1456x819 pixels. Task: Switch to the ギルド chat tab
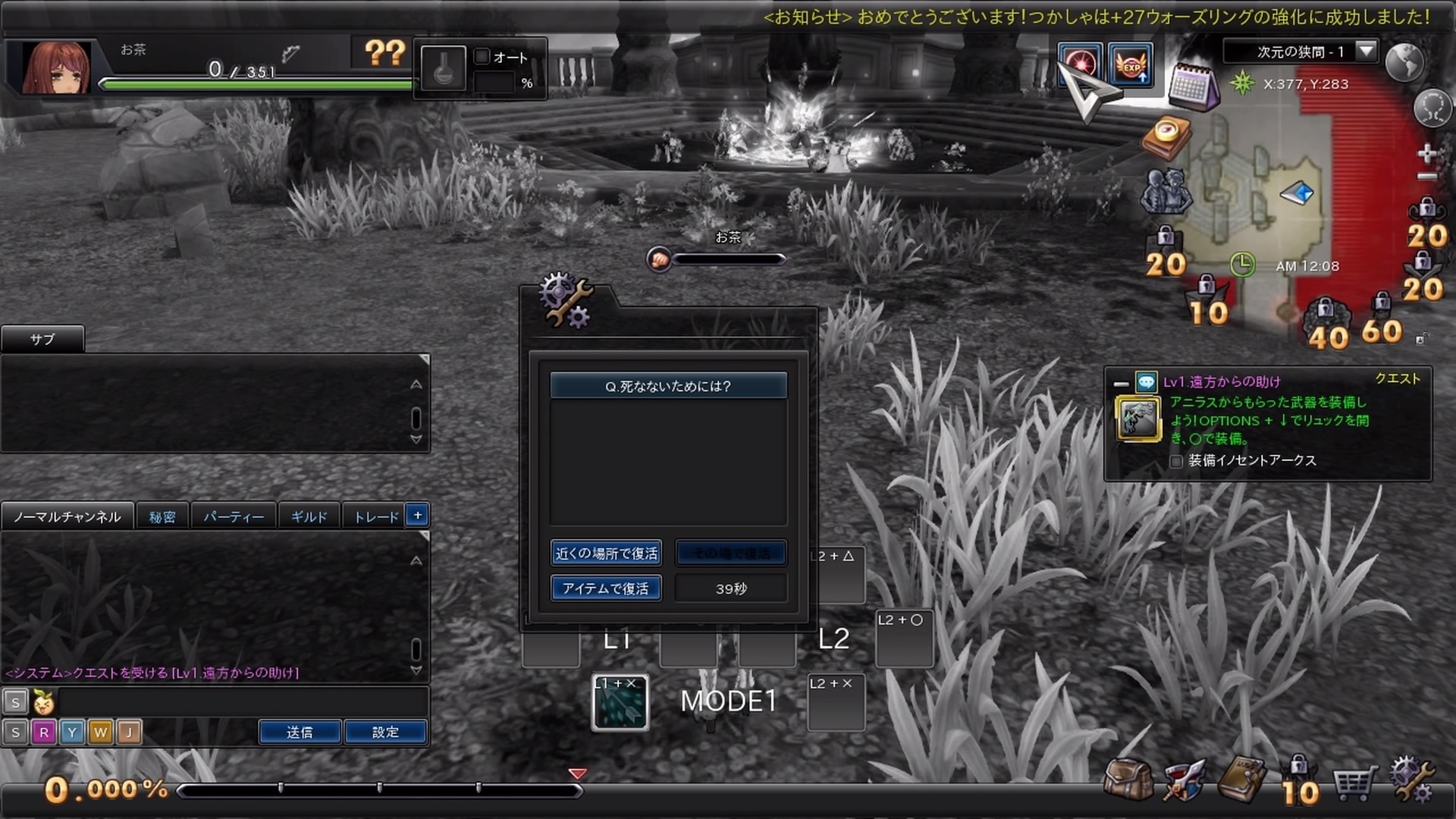[x=309, y=517]
